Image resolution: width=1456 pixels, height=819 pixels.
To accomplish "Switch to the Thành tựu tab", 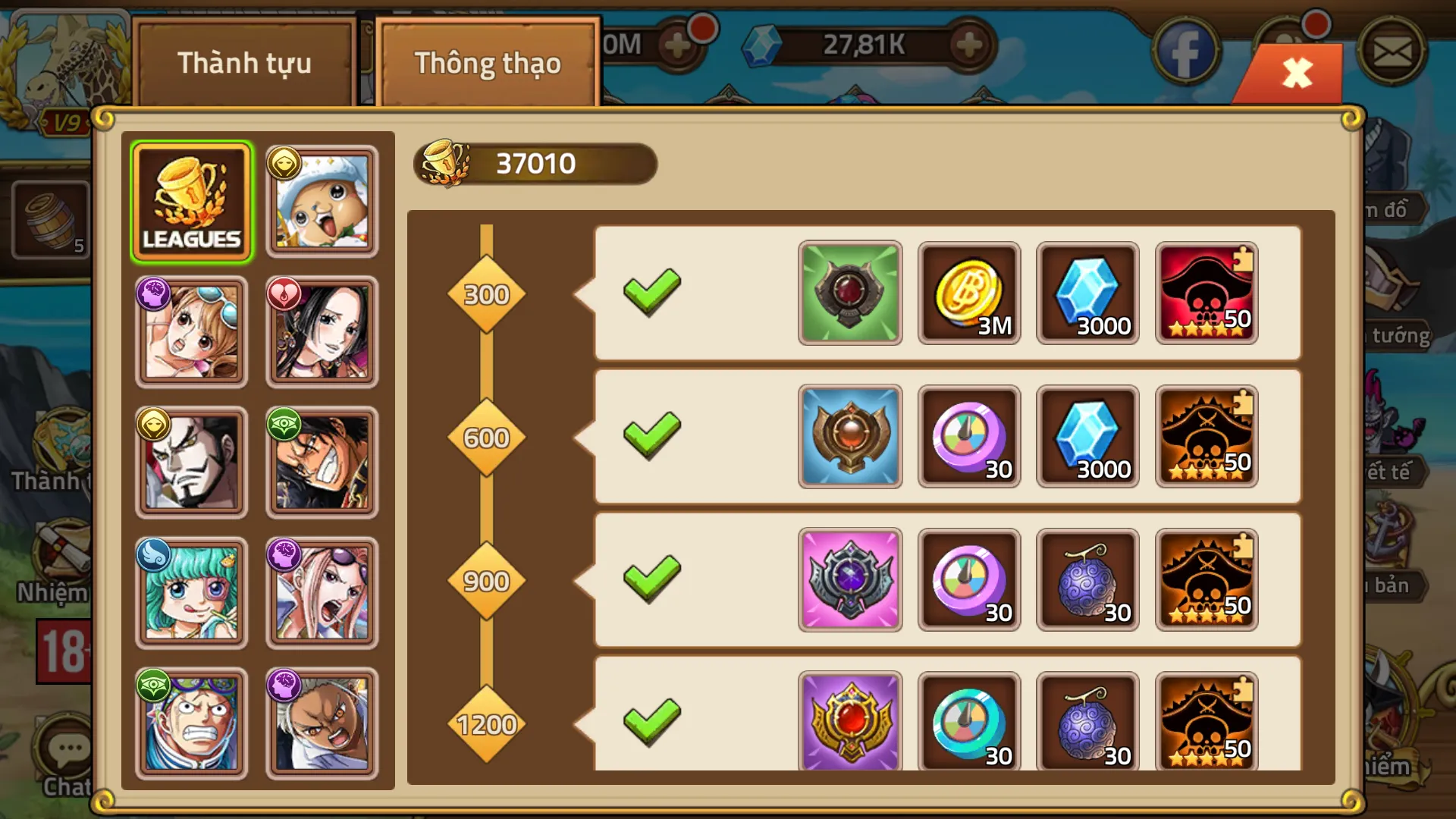I will tap(244, 64).
